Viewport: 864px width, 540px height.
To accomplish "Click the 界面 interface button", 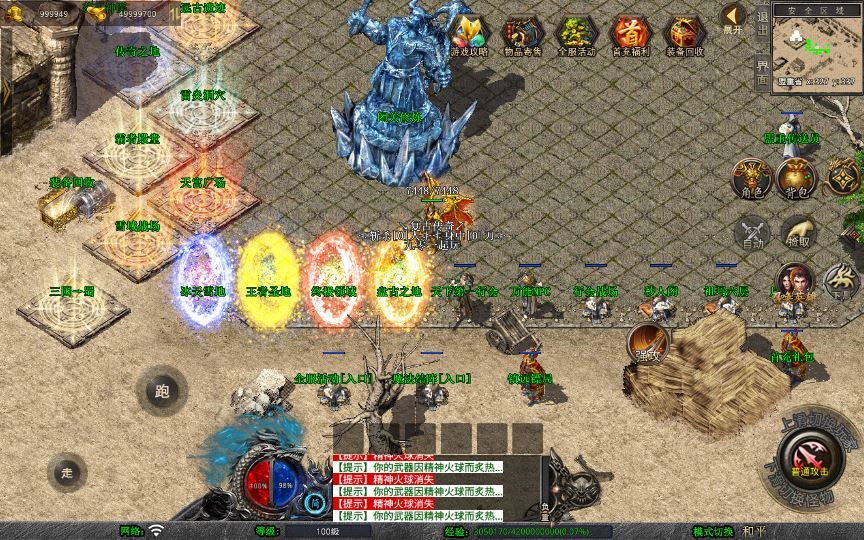I will tap(762, 72).
